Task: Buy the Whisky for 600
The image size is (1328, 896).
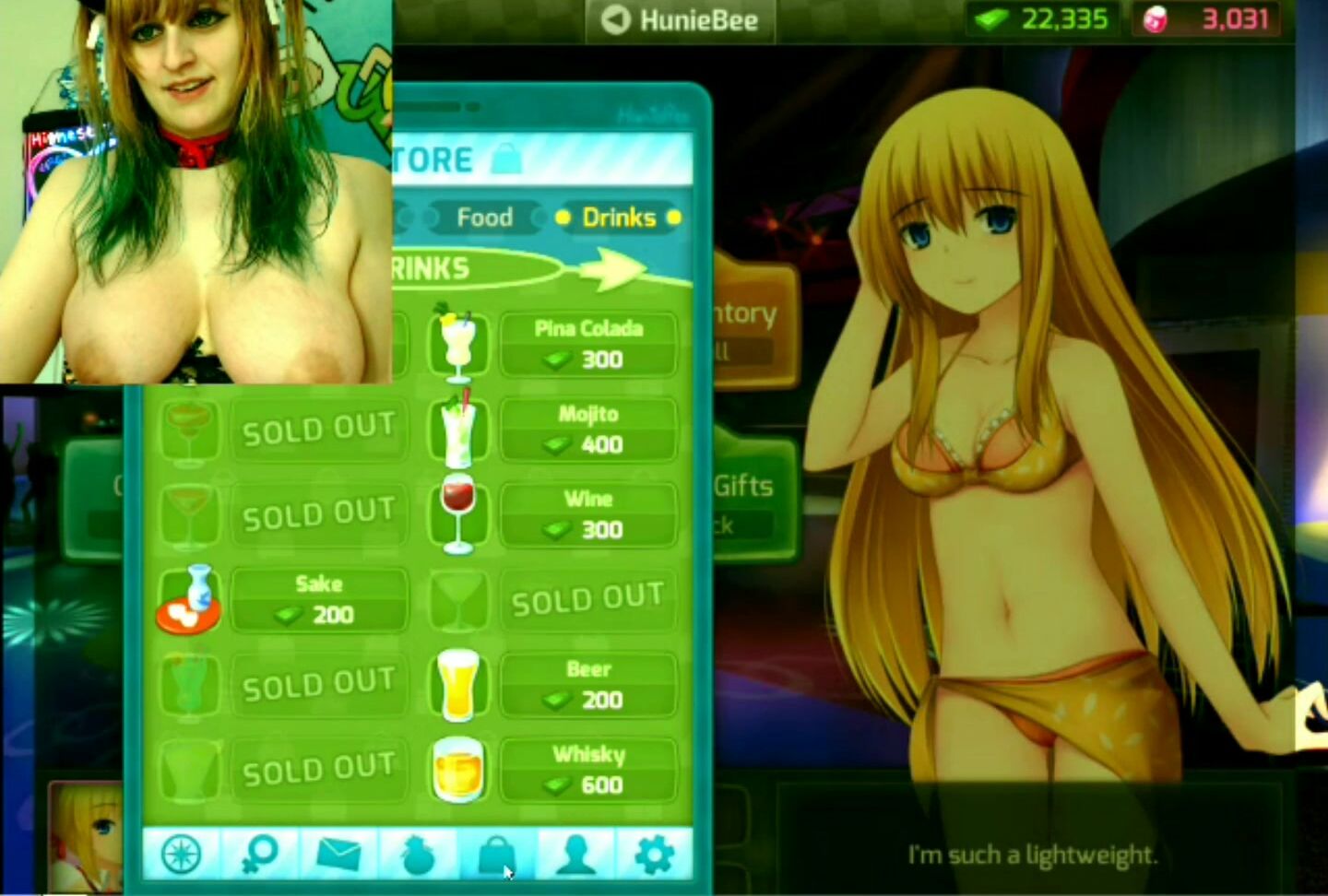Action: (x=588, y=770)
